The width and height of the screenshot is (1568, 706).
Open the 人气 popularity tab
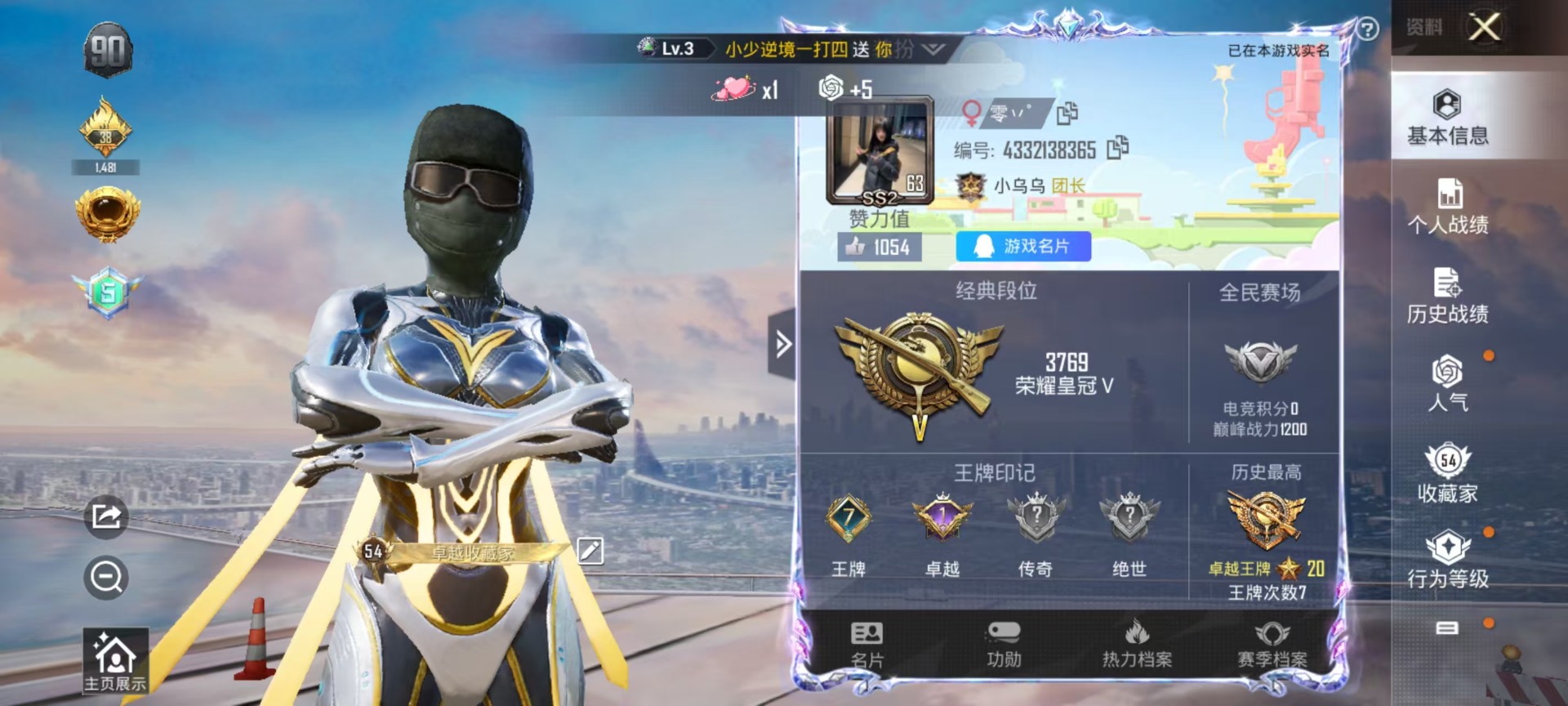(x=1447, y=383)
